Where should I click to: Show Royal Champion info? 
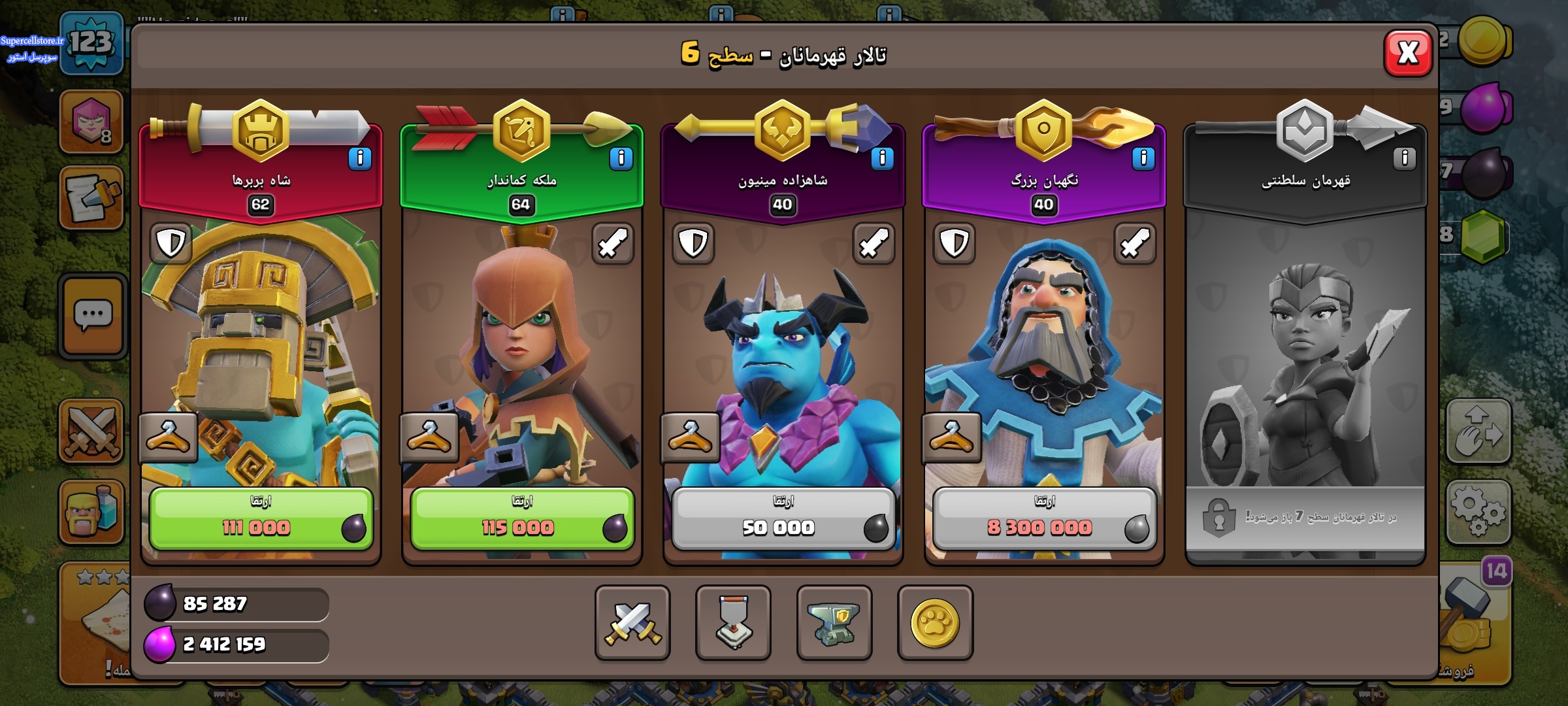(x=1404, y=158)
